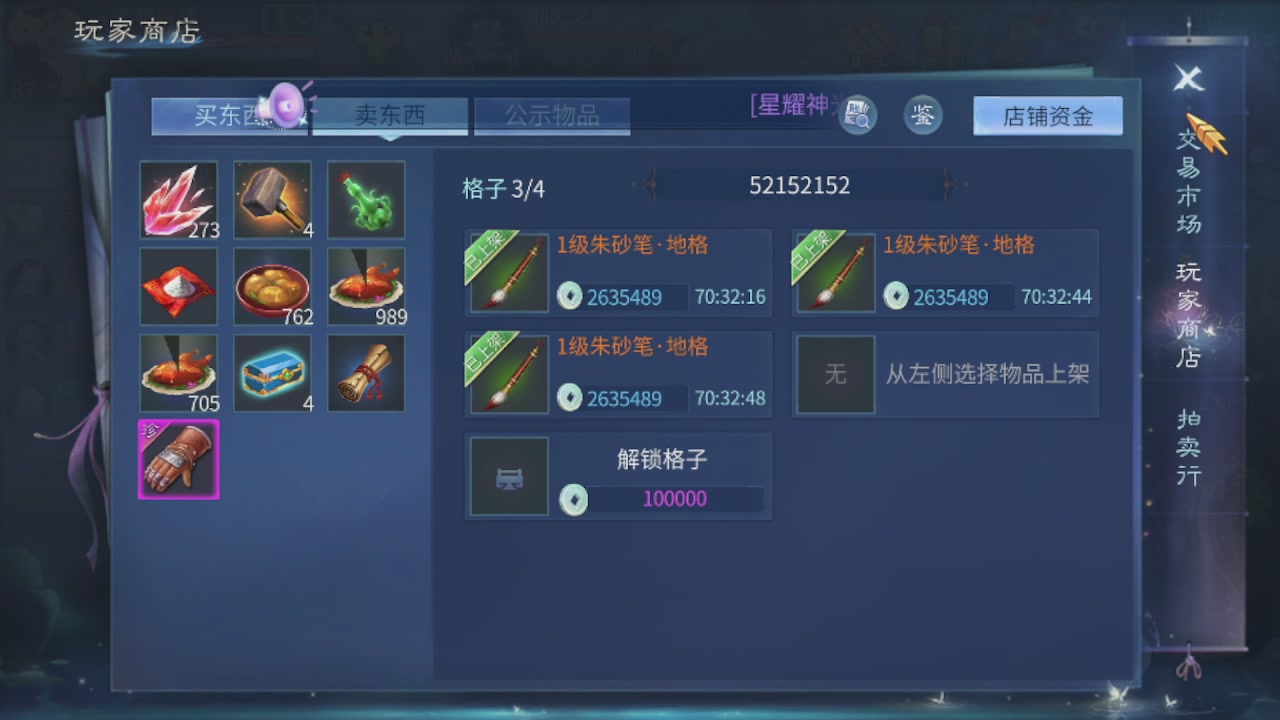
Task: Select the pink crystal item stack of 273
Action: click(178, 199)
